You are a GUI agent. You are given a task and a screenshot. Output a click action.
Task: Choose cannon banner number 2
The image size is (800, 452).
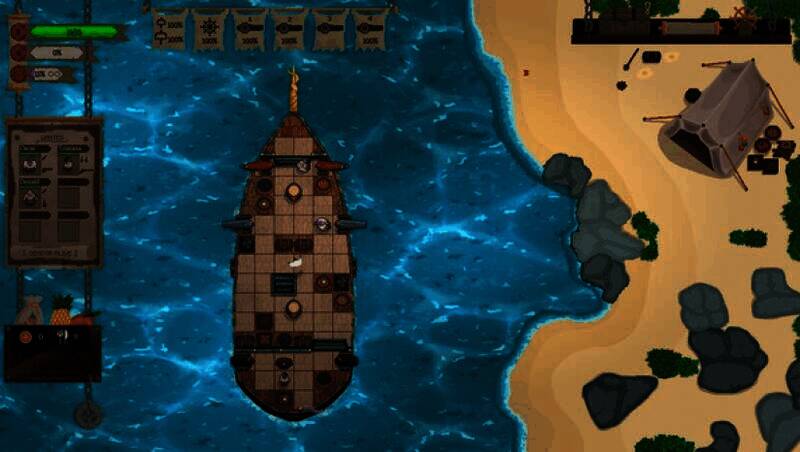pyautogui.click(x=289, y=29)
